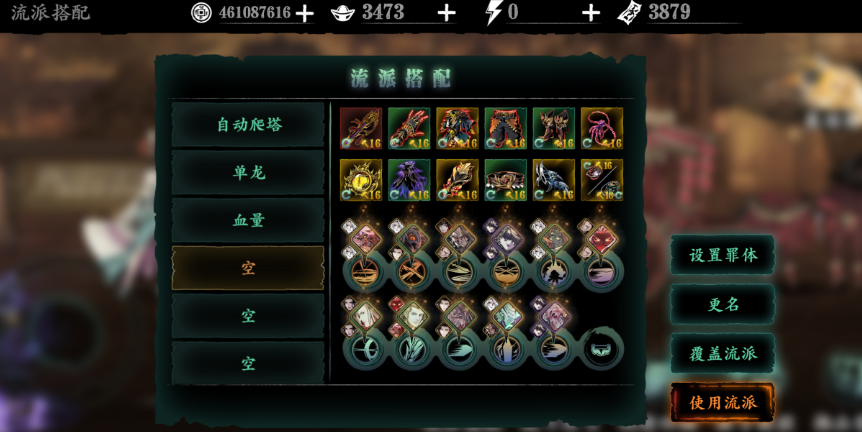Select the belt equipment slot
Screen dimensions: 862x432
point(505,180)
